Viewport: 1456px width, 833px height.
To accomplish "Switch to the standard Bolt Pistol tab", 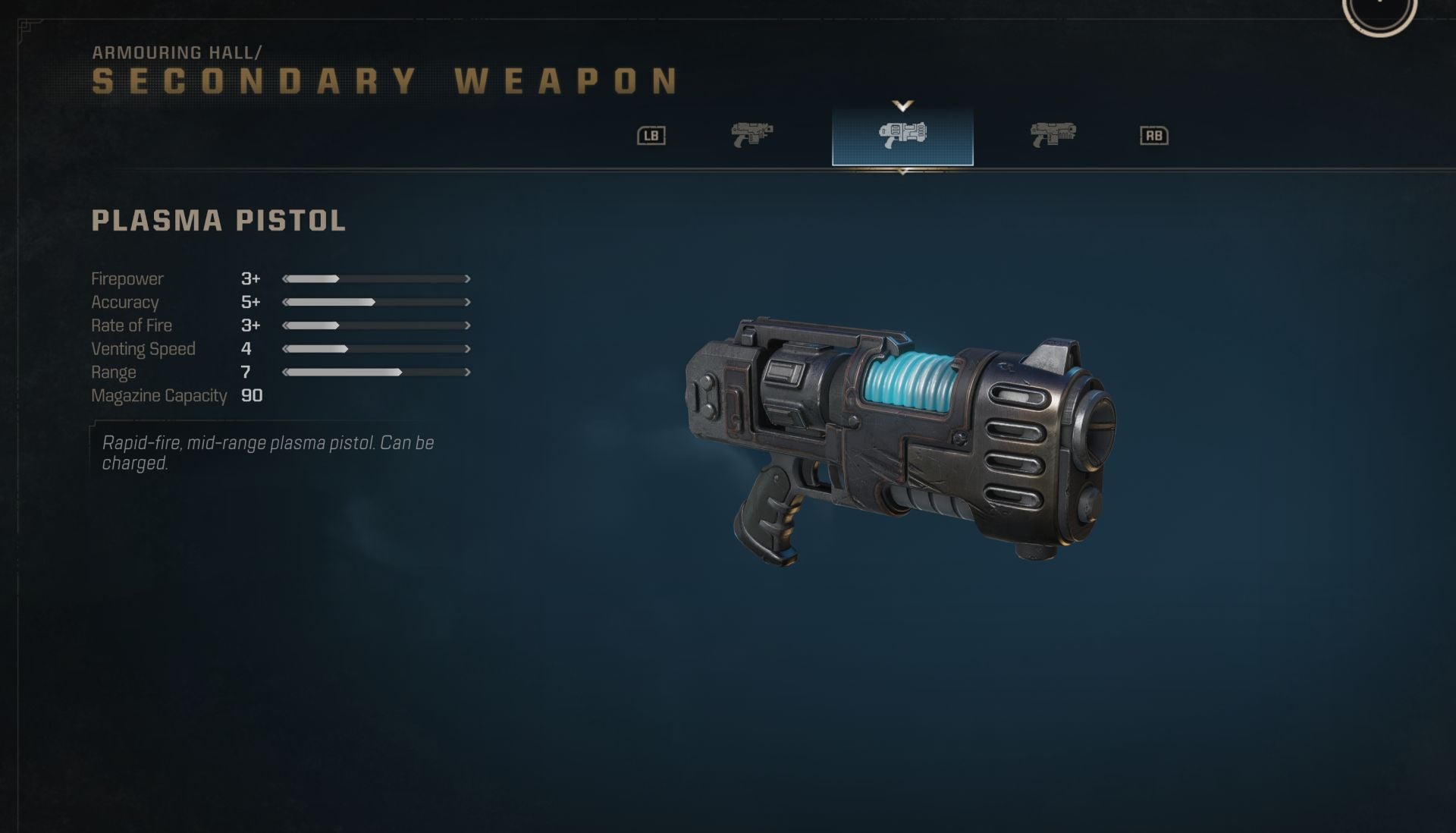I will pos(752,135).
